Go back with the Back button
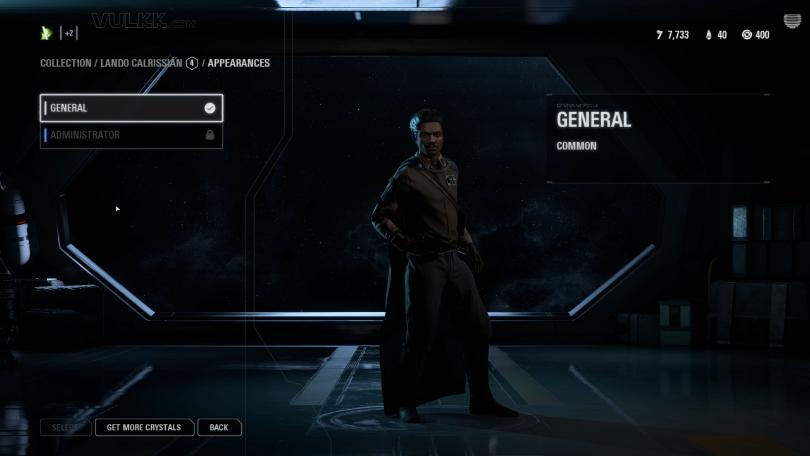This screenshot has width=810, height=456. pyautogui.click(x=219, y=427)
